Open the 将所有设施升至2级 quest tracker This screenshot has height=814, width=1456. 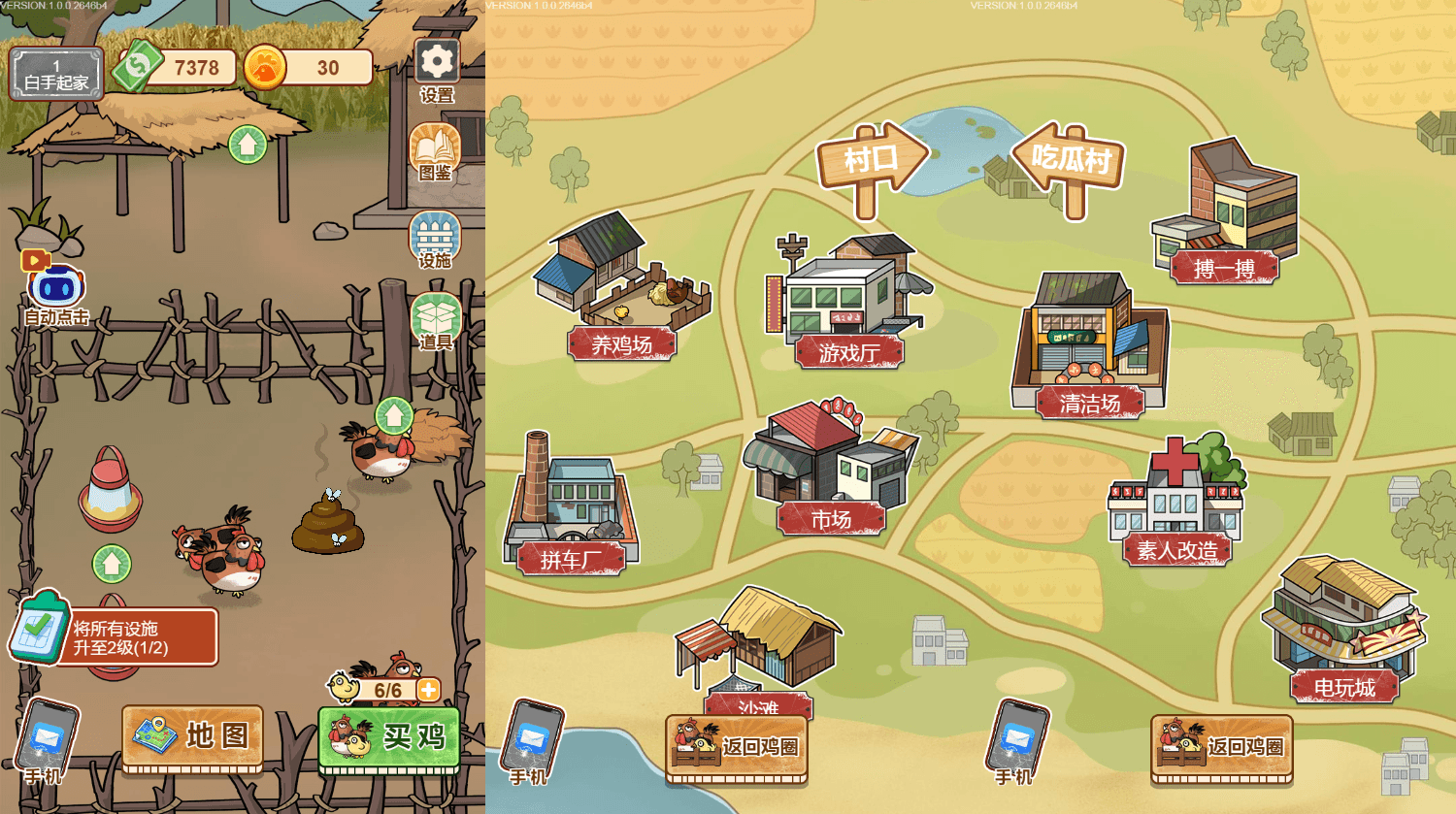coord(116,636)
